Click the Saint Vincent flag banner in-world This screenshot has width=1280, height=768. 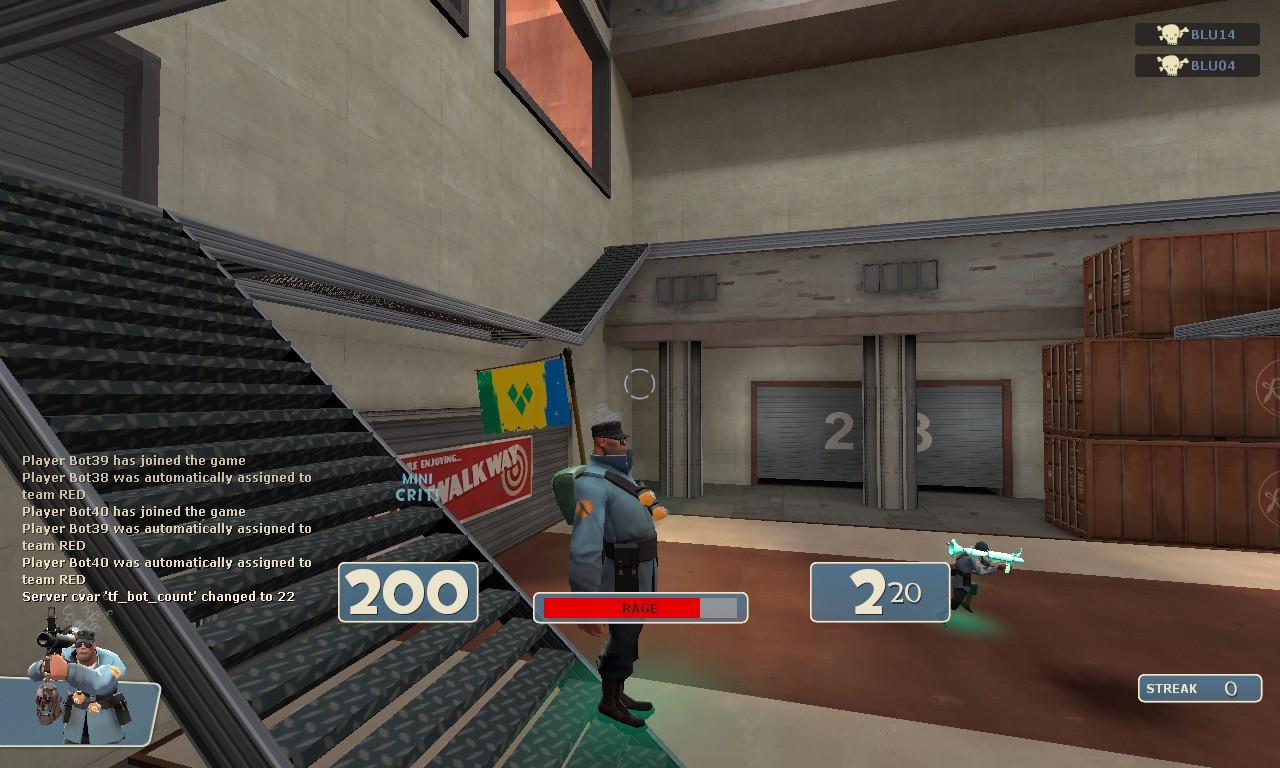520,395
